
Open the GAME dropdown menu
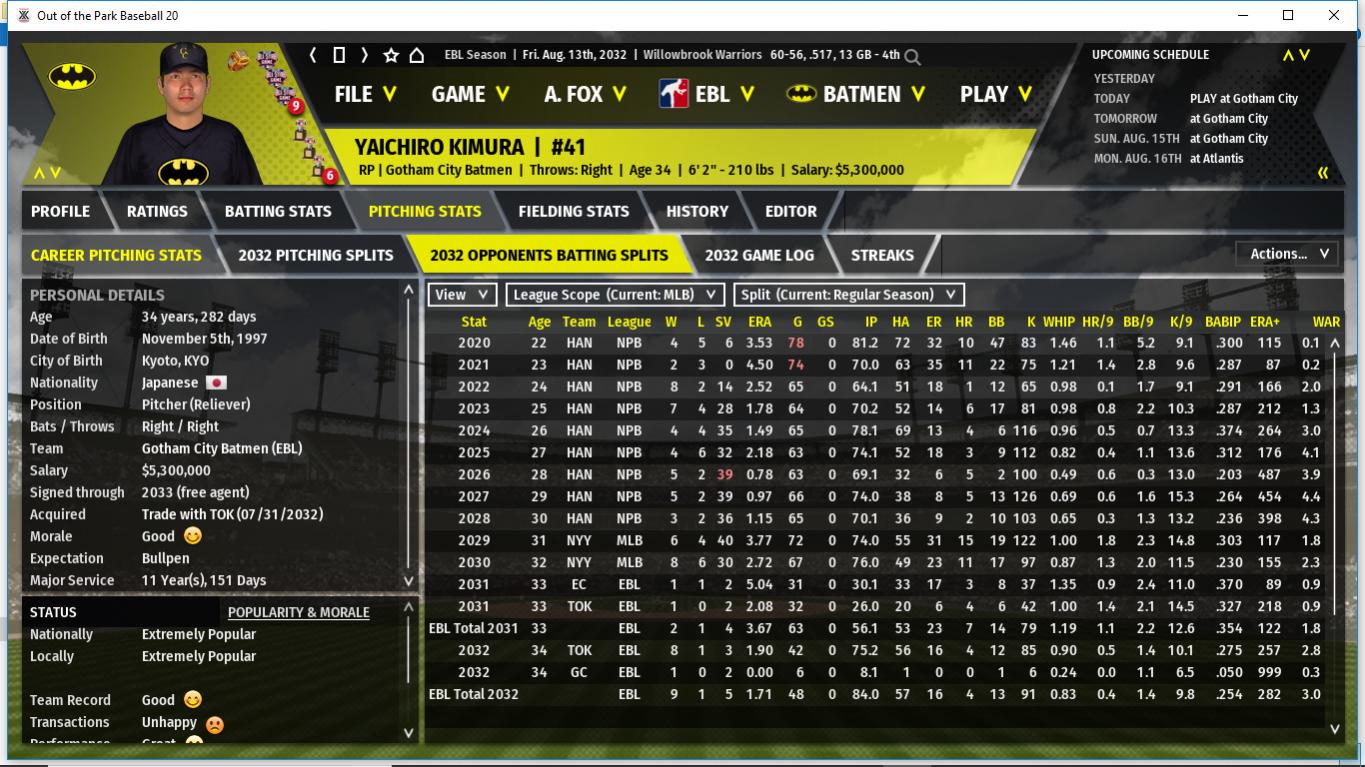coord(470,94)
